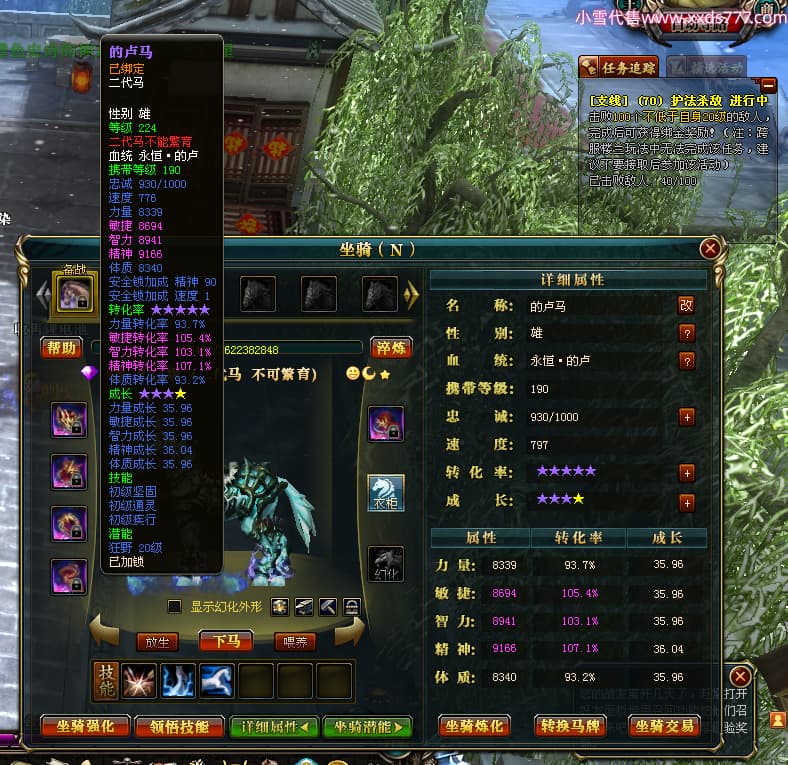The height and width of the screenshot is (765, 788).
Task: Collapse the 详细属性 details panel
Action: pyautogui.click(x=274, y=727)
